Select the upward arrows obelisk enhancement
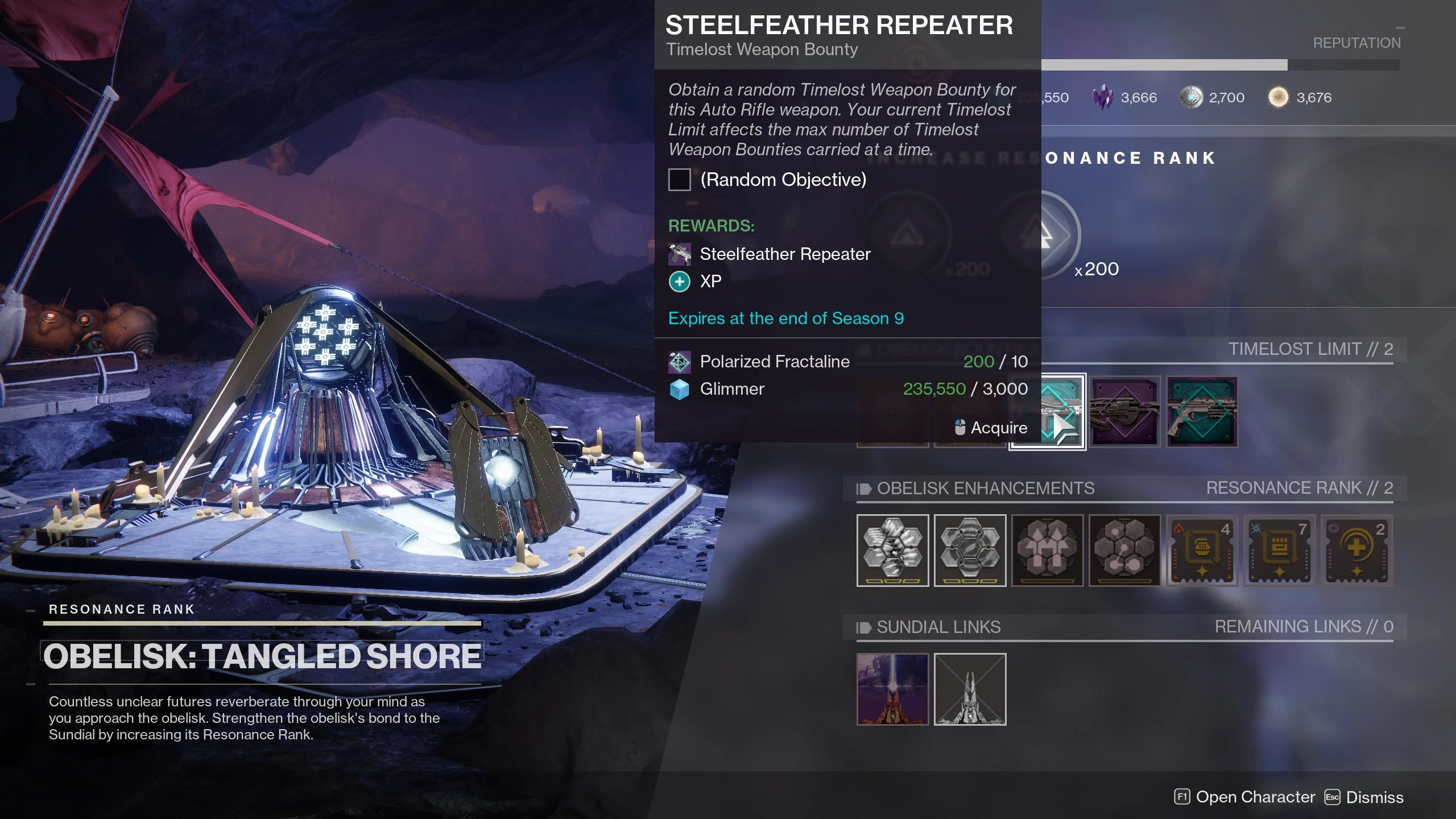1456x819 pixels. pyautogui.click(x=1047, y=550)
